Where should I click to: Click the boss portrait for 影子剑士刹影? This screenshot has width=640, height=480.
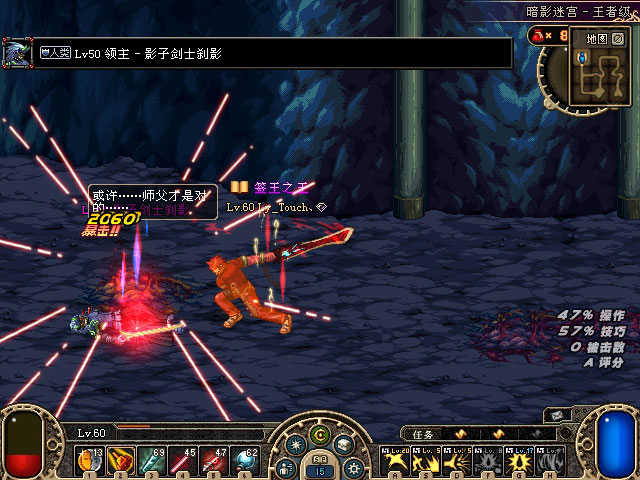tap(16, 53)
